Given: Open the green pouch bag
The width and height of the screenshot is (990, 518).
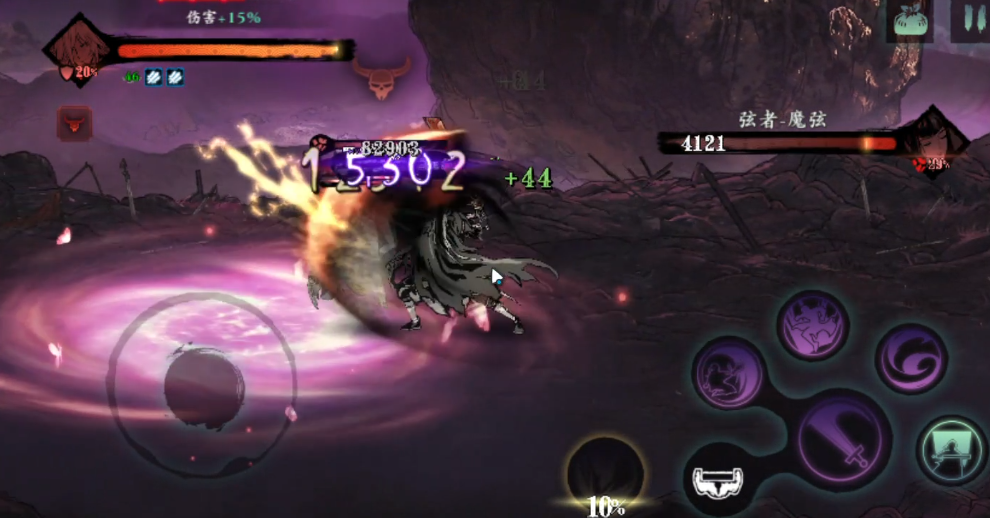Looking at the screenshot, I should (x=909, y=21).
